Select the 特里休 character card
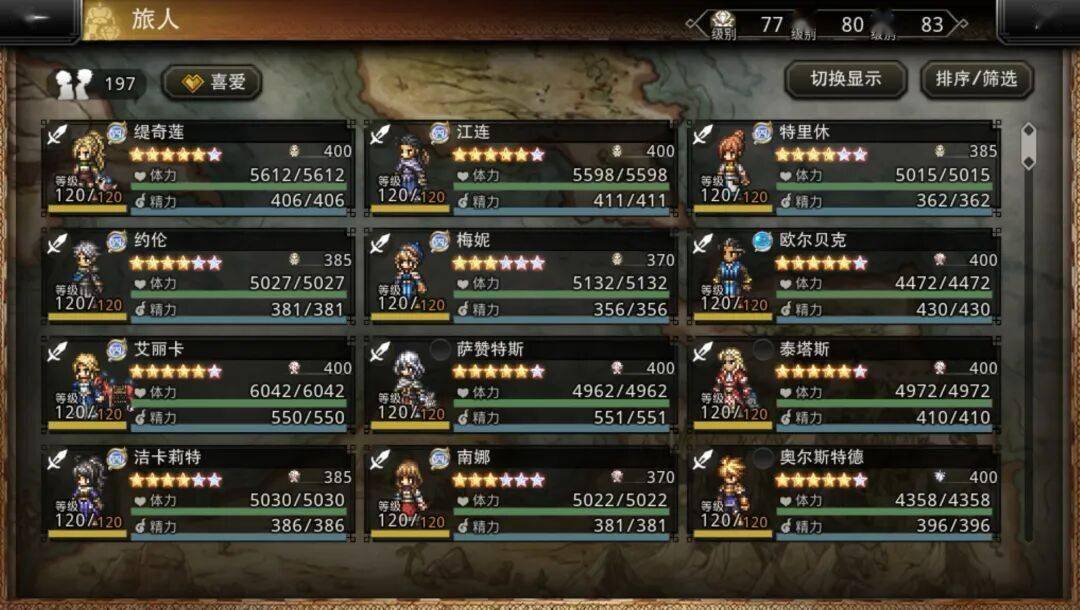Viewport: 1080px width, 610px height. pos(845,168)
